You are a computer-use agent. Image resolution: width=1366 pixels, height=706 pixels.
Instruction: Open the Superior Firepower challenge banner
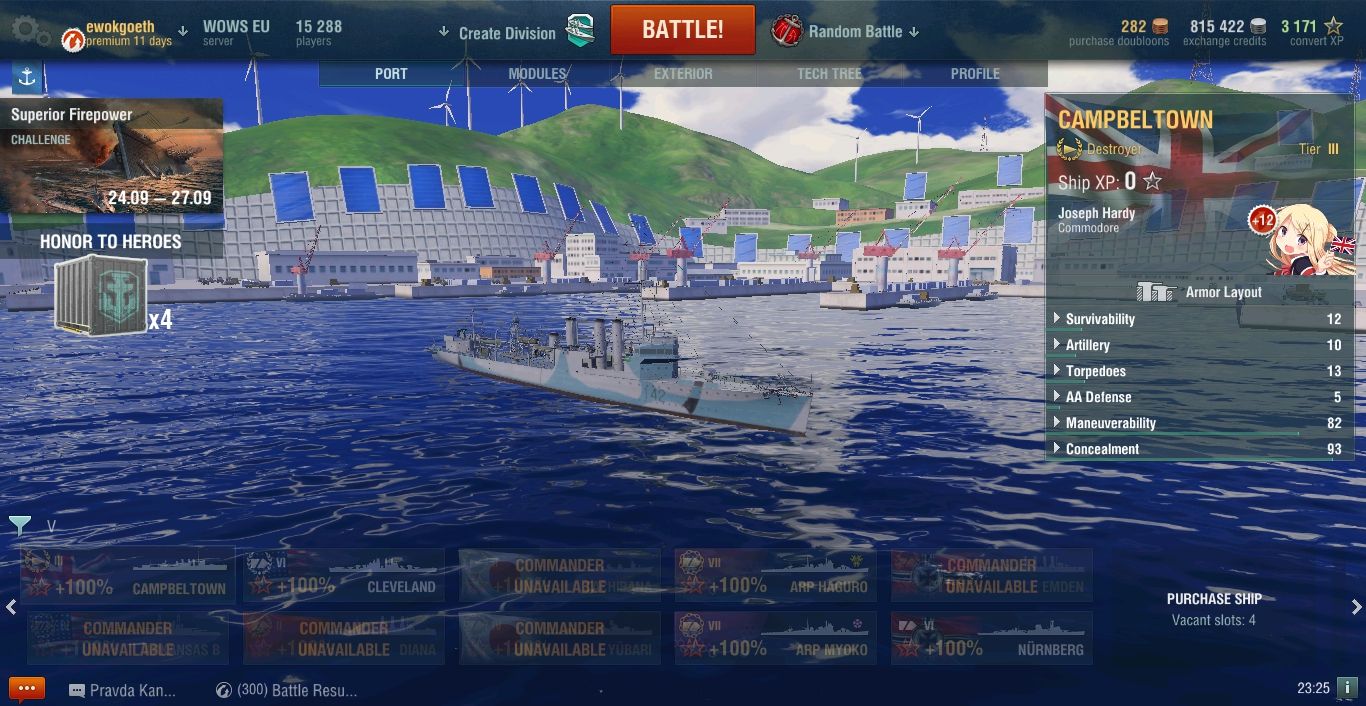coord(111,156)
